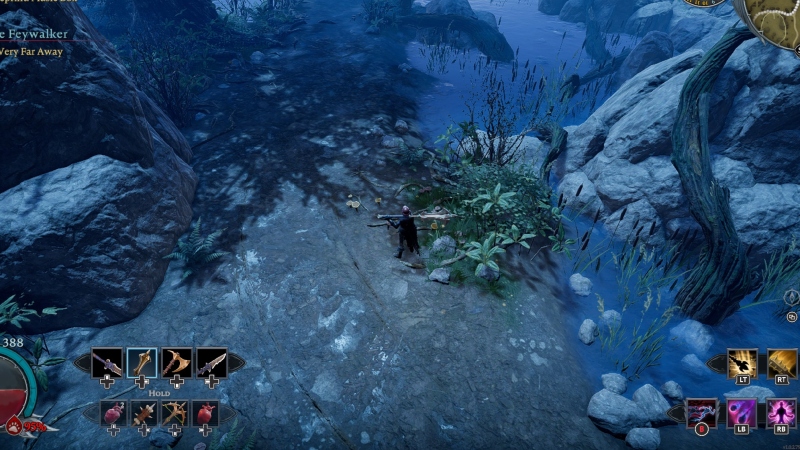
Task: Select the spiked club item slot
Action: (143, 412)
